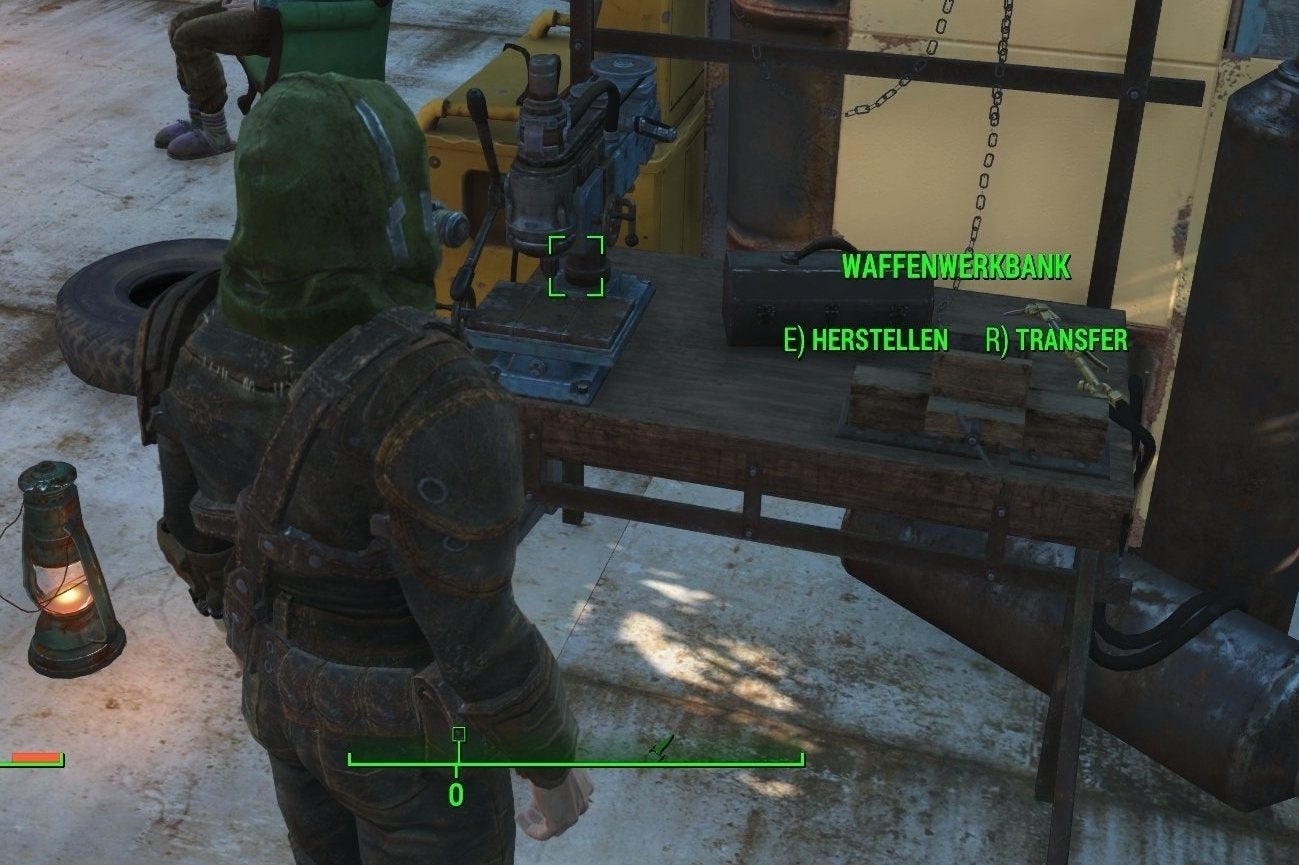The width and height of the screenshot is (1299, 865).
Task: Click the player health bar
Action: pyautogui.click(x=30, y=758)
